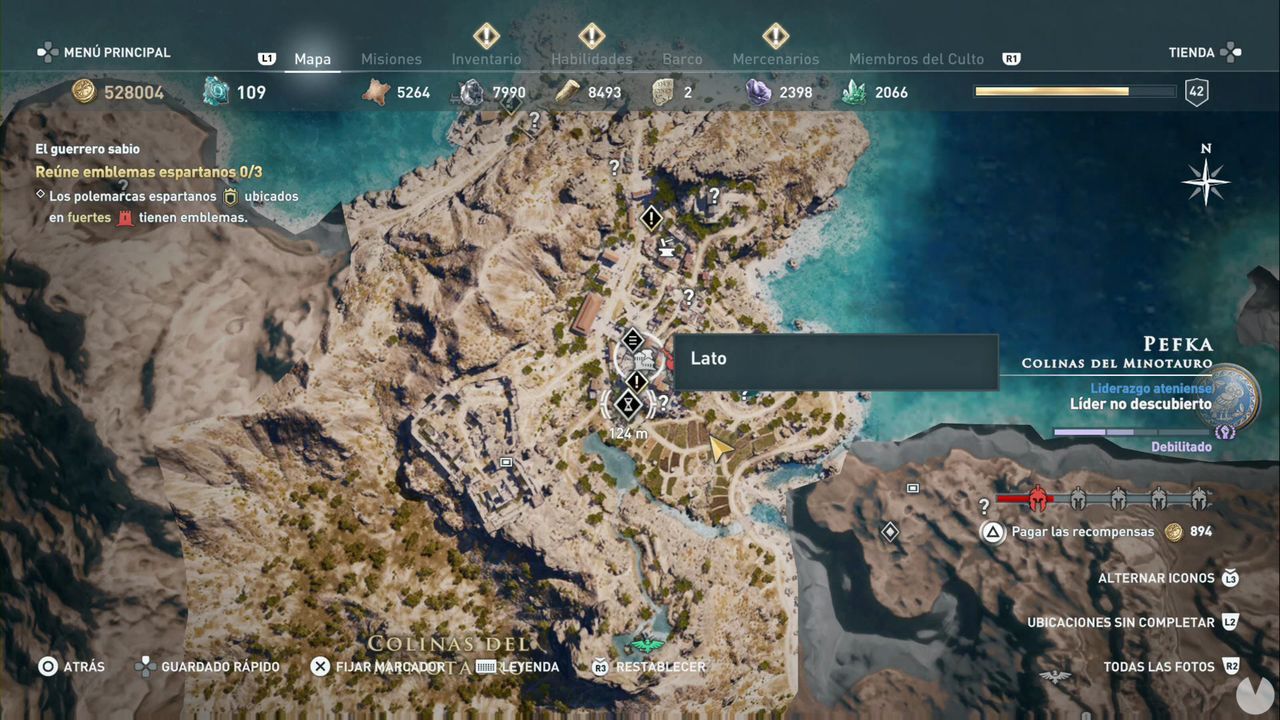
Task: Click the hourglass timed quest marker near Lato
Action: (x=627, y=405)
